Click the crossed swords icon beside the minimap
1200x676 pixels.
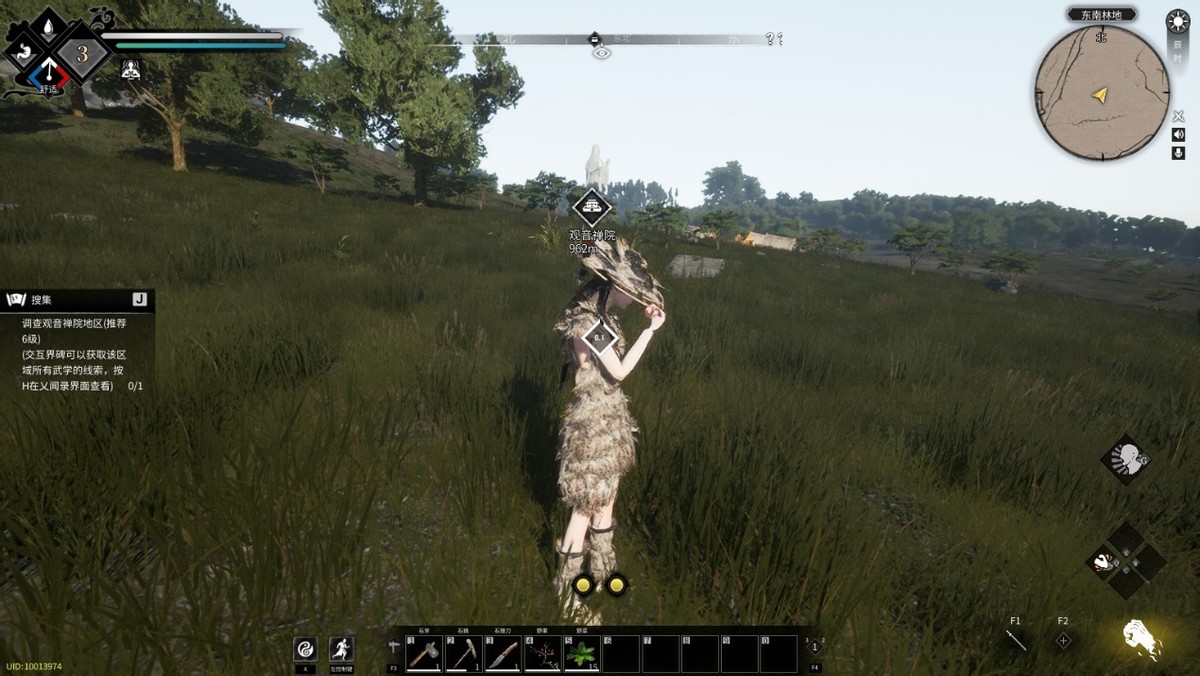[1178, 117]
